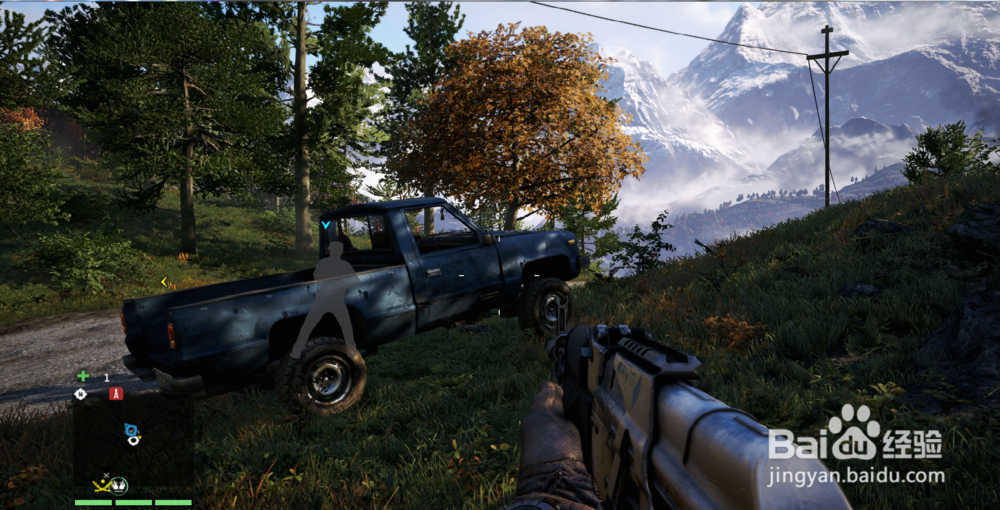1000x510 pixels.
Task: Select the yellow marker on the minimap
Action: 102,485
